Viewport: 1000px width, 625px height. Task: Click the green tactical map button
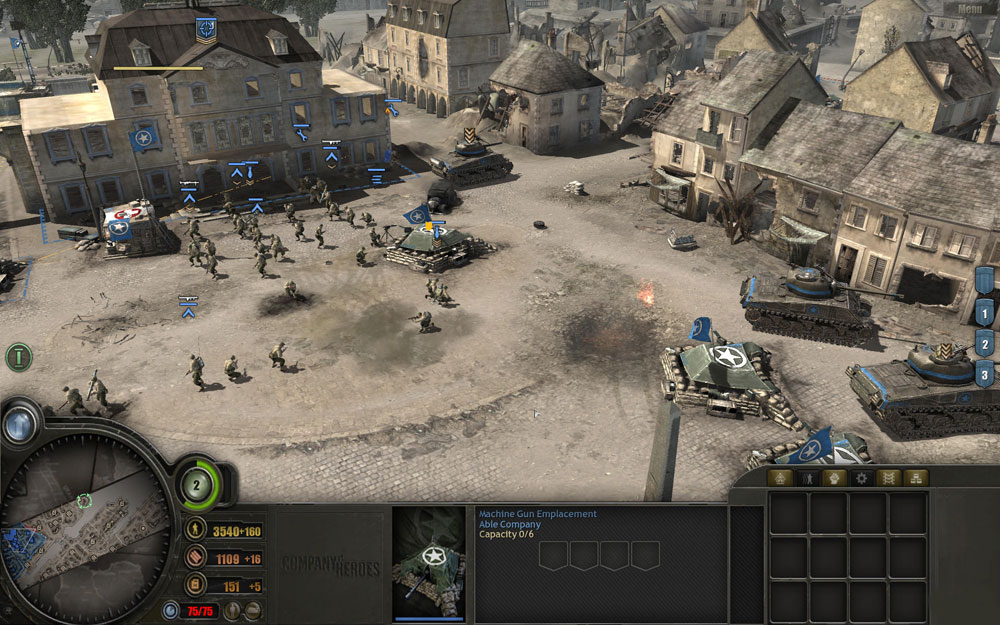coord(17,356)
